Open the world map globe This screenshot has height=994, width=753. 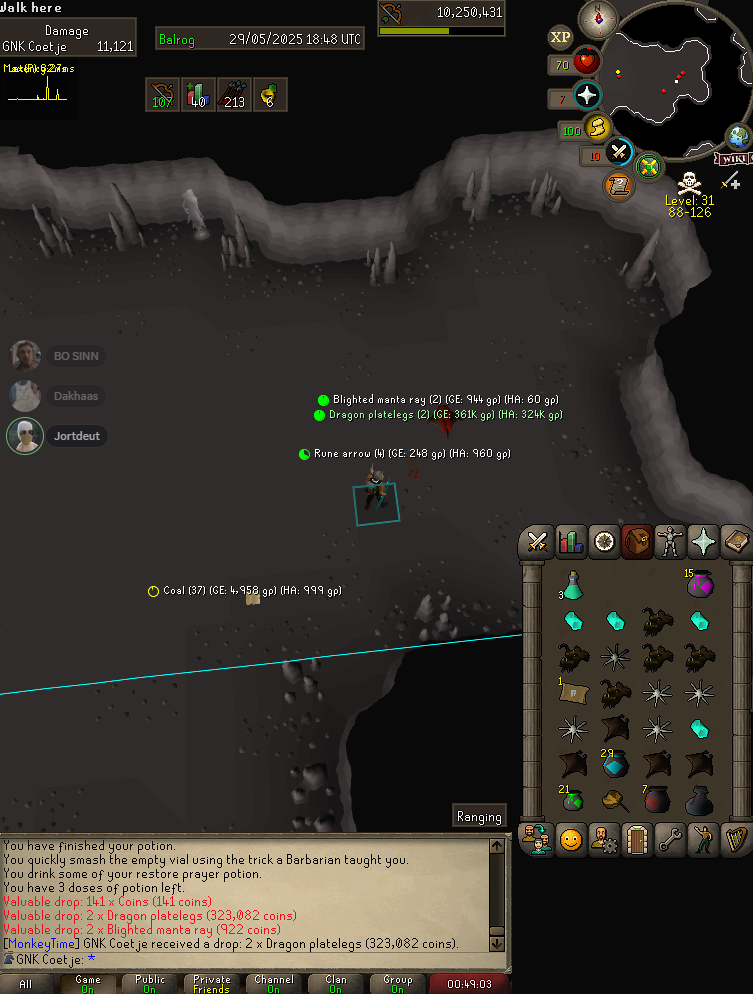739,137
